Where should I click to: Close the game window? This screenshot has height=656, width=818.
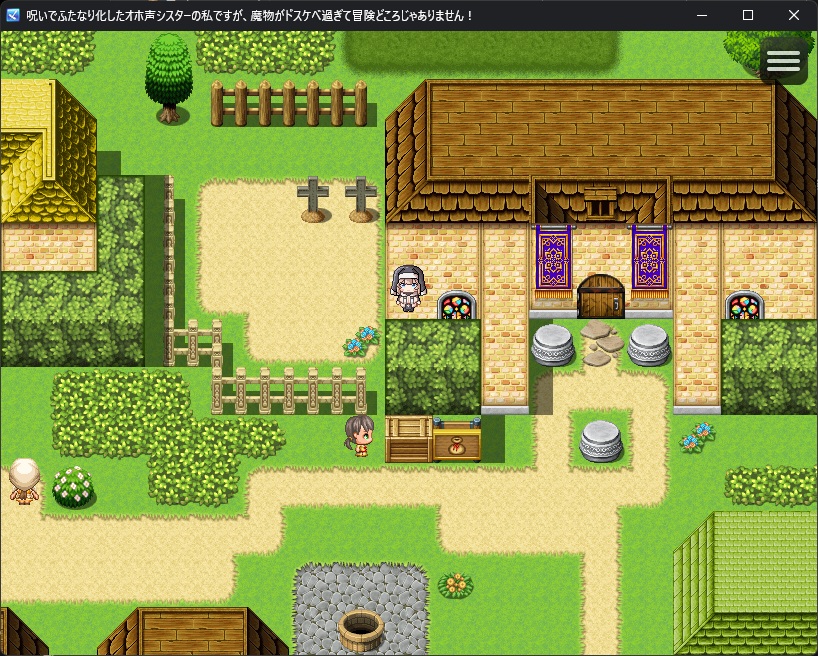pos(794,15)
